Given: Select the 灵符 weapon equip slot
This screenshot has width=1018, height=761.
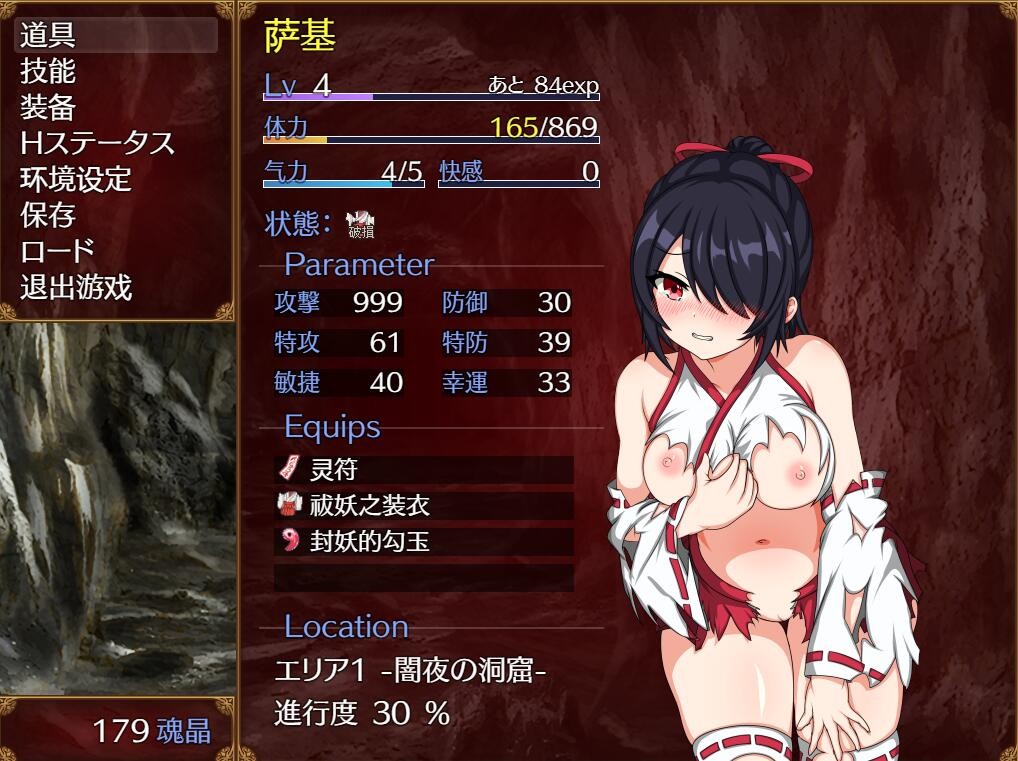Looking at the screenshot, I should click(x=423, y=469).
